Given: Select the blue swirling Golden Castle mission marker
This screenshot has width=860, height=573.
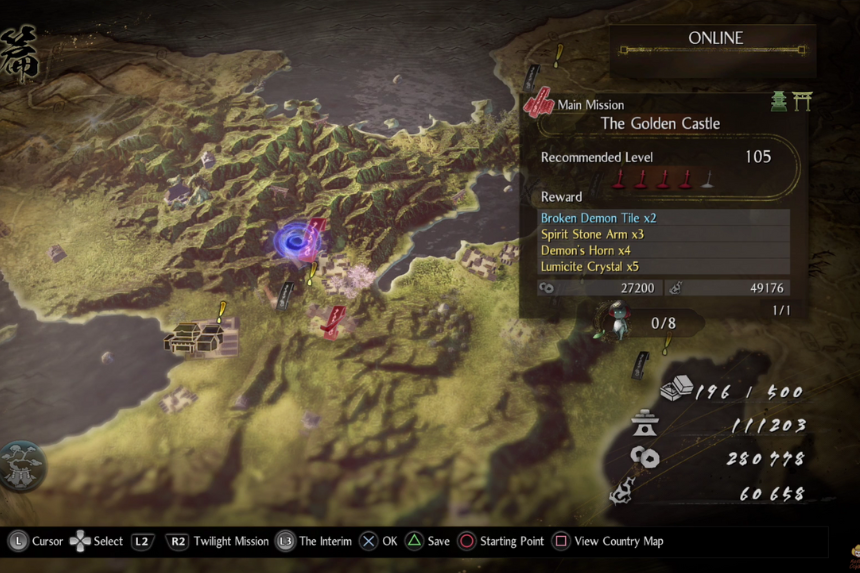Looking at the screenshot, I should [x=295, y=241].
